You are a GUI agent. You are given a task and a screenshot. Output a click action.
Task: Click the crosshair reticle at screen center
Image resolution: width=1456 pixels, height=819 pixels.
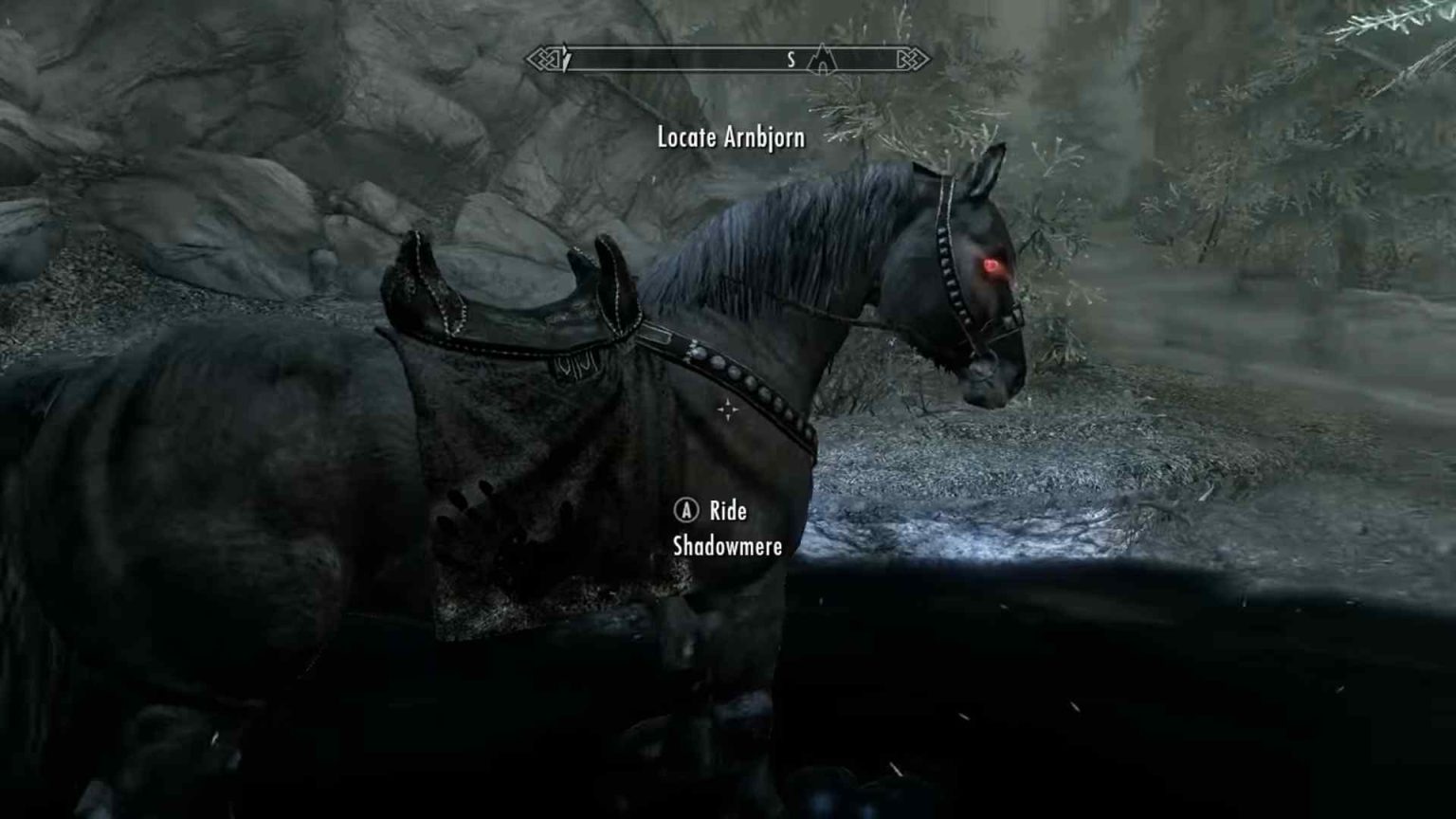727,409
